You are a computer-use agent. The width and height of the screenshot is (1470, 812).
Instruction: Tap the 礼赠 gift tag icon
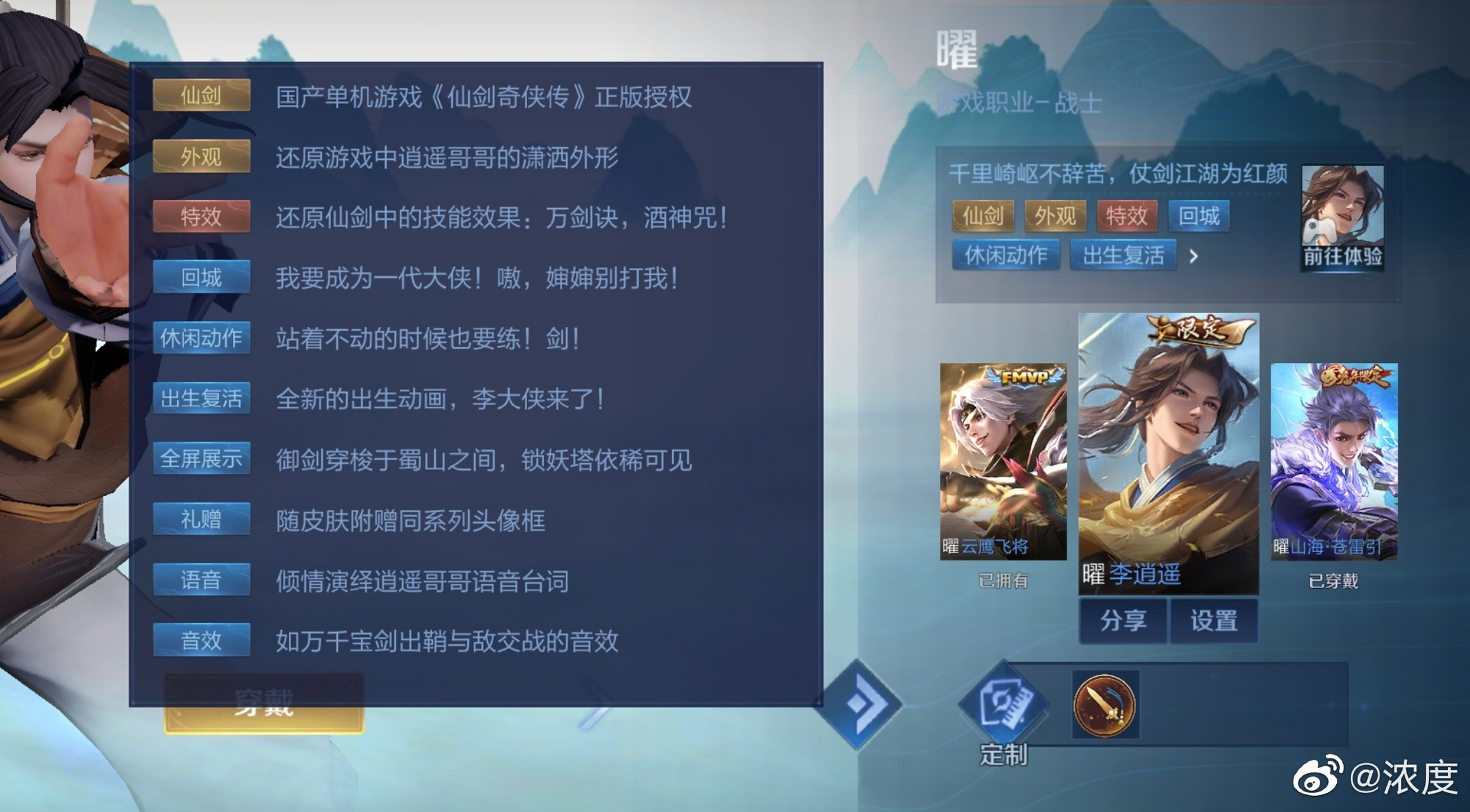point(200,519)
